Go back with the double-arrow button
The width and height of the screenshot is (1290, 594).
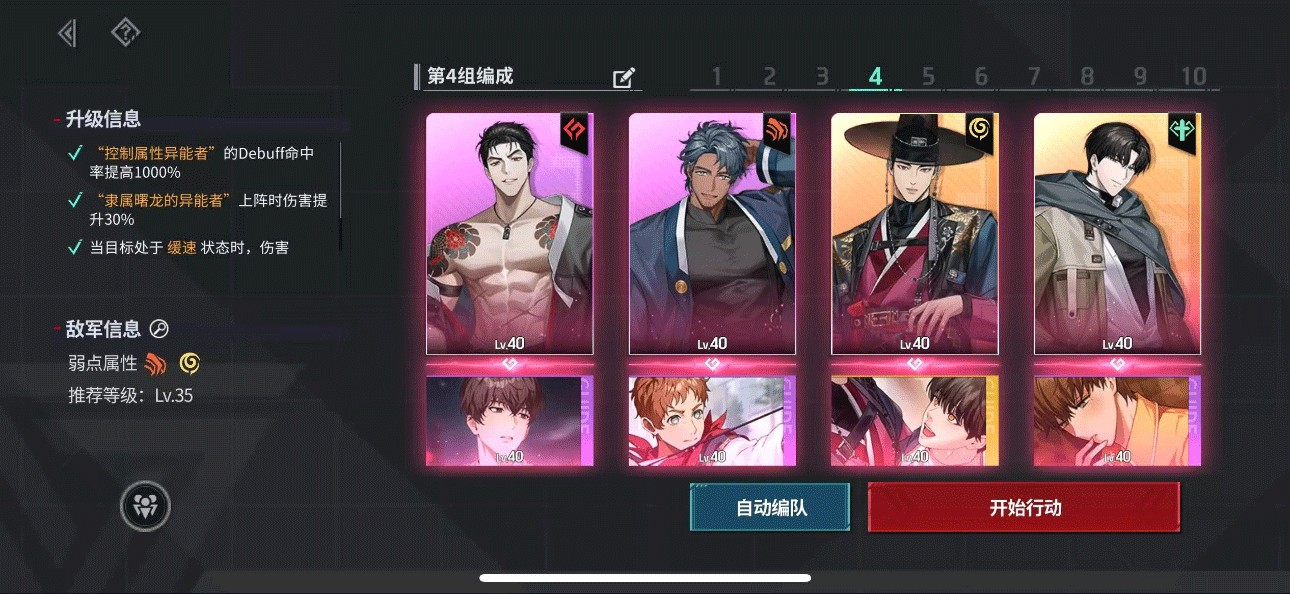click(x=67, y=33)
